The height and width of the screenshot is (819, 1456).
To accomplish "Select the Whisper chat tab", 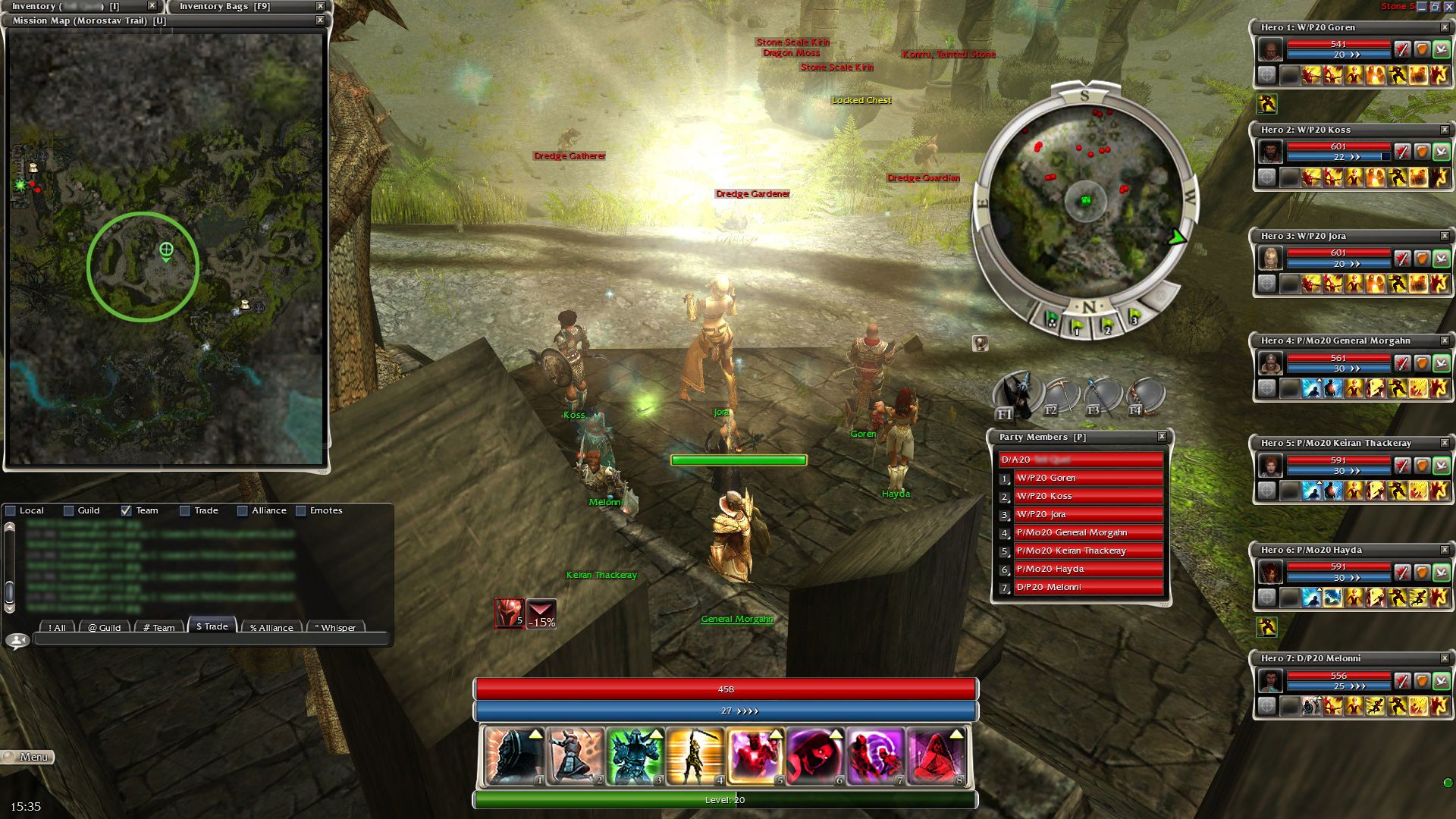I will click(x=334, y=627).
